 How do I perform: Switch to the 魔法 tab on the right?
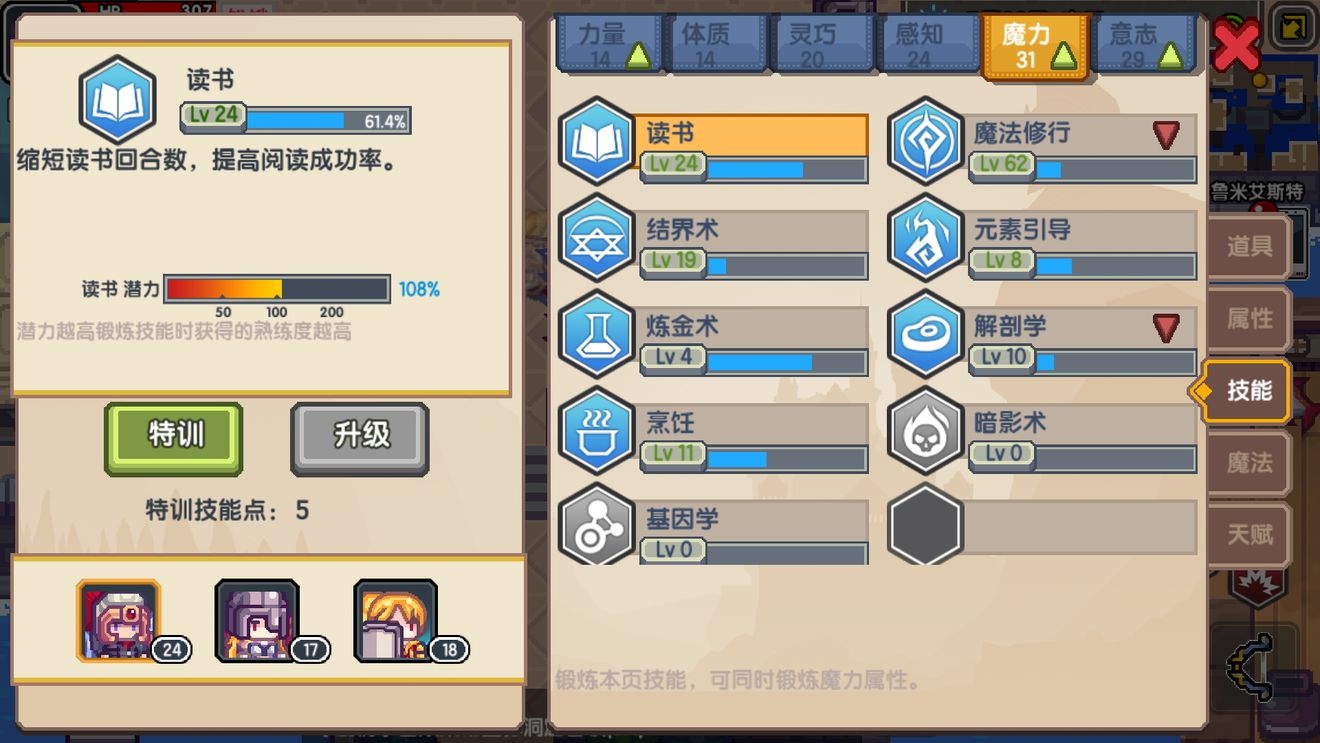(x=1248, y=464)
